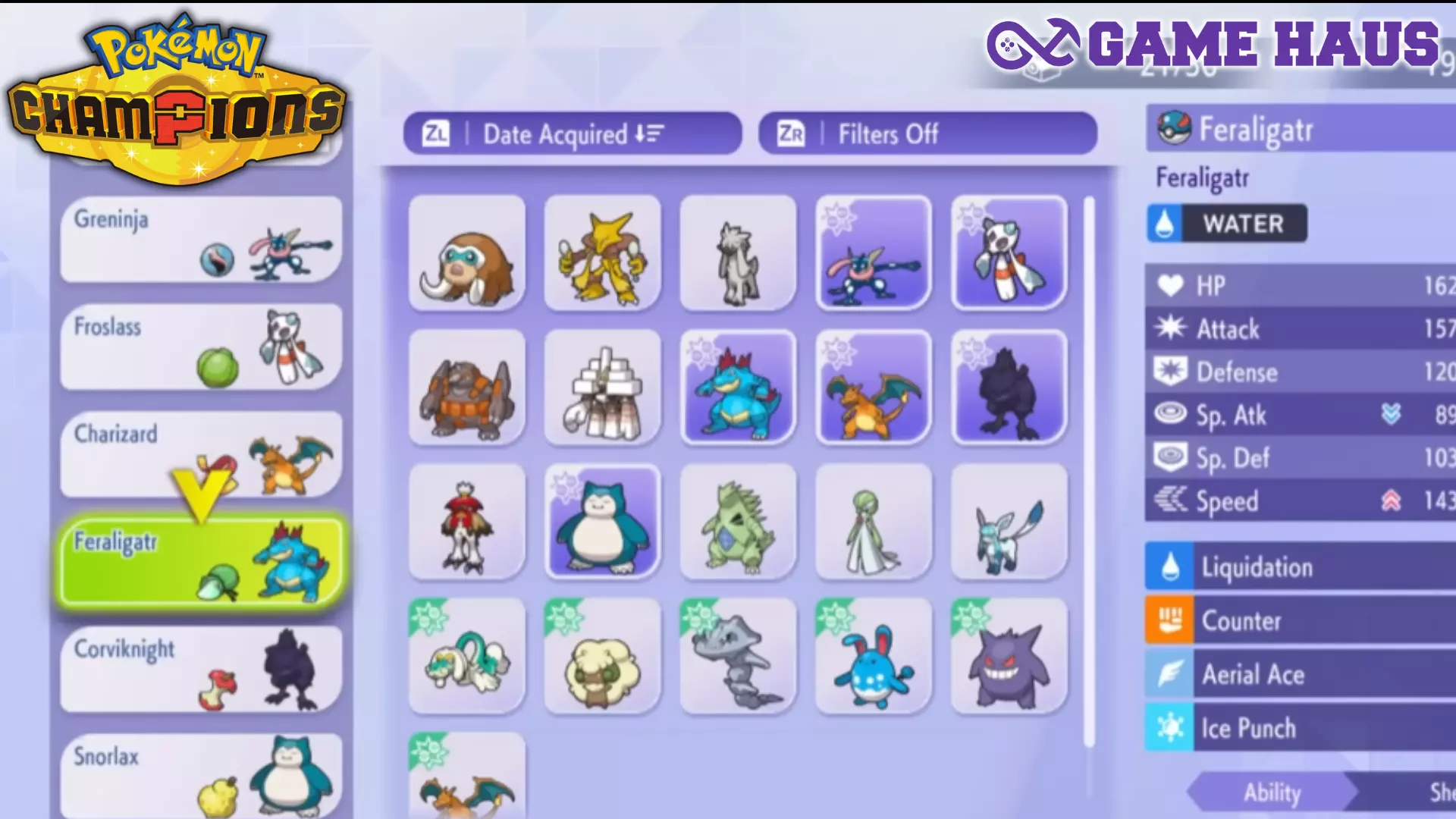The height and width of the screenshot is (819, 1456).
Task: Select Alakazam box tile
Action: coord(602,253)
